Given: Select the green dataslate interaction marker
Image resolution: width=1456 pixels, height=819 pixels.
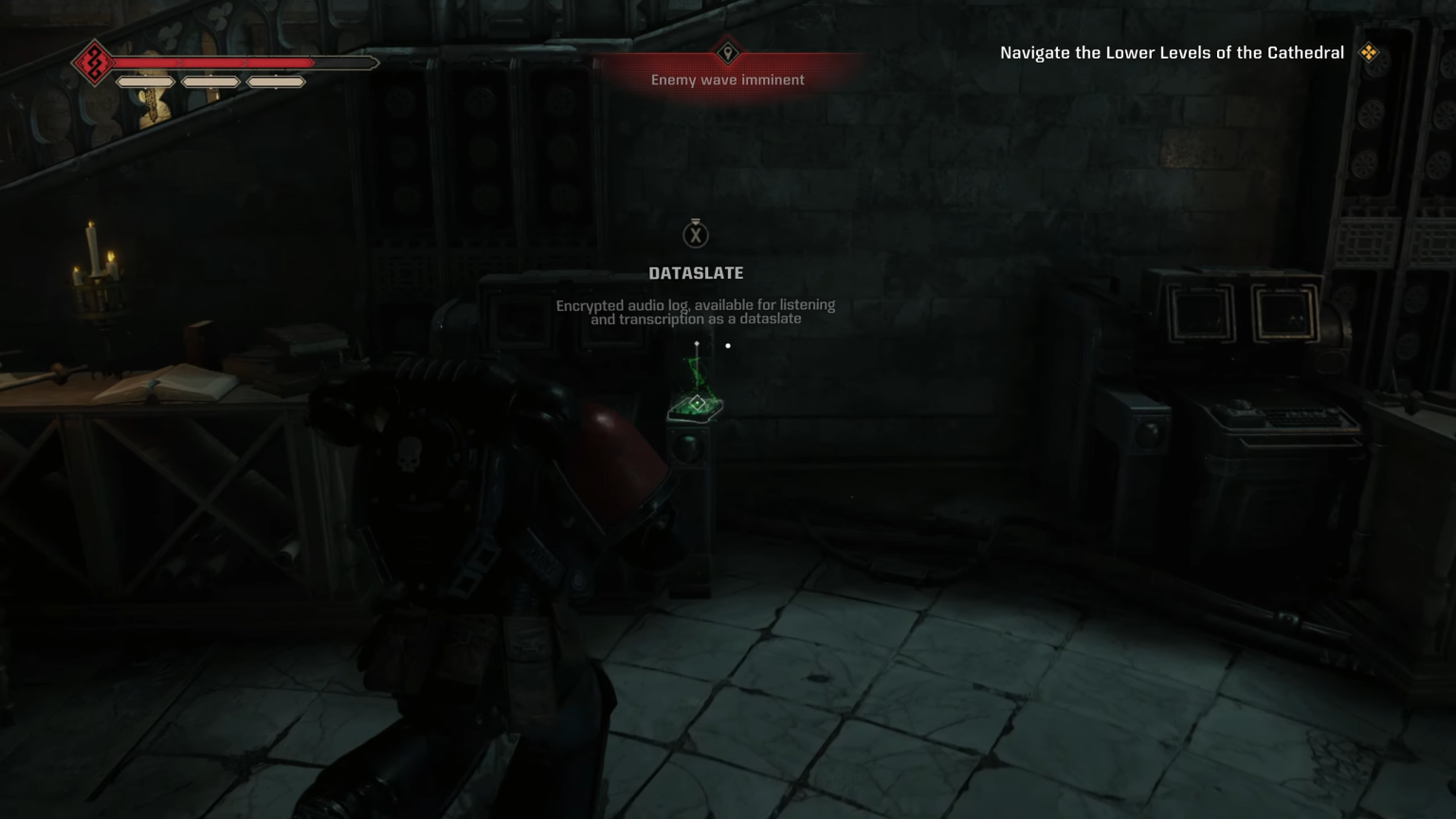Looking at the screenshot, I should pos(697,405).
